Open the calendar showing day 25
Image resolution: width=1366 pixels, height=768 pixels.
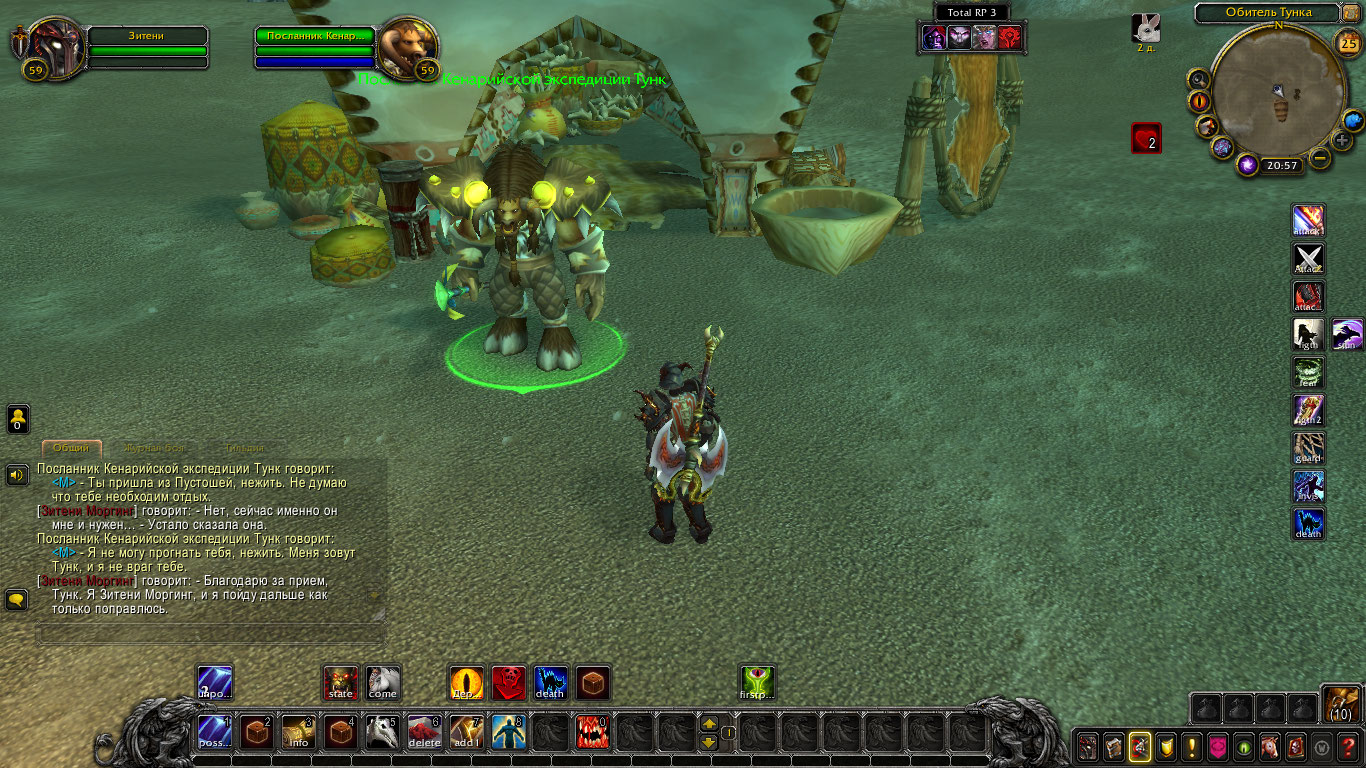tap(1348, 43)
